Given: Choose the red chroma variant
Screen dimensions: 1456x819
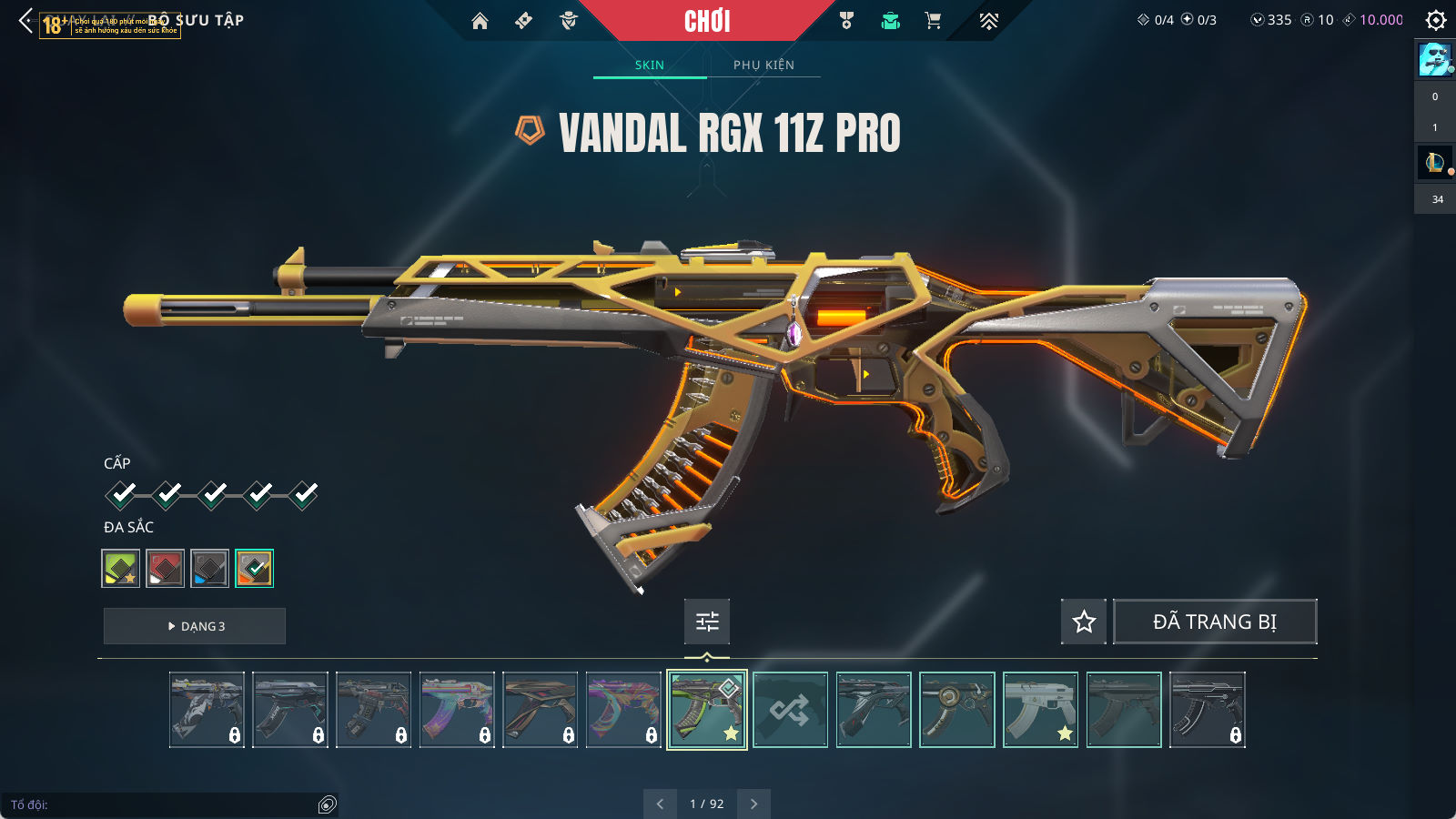Looking at the screenshot, I should point(165,569).
